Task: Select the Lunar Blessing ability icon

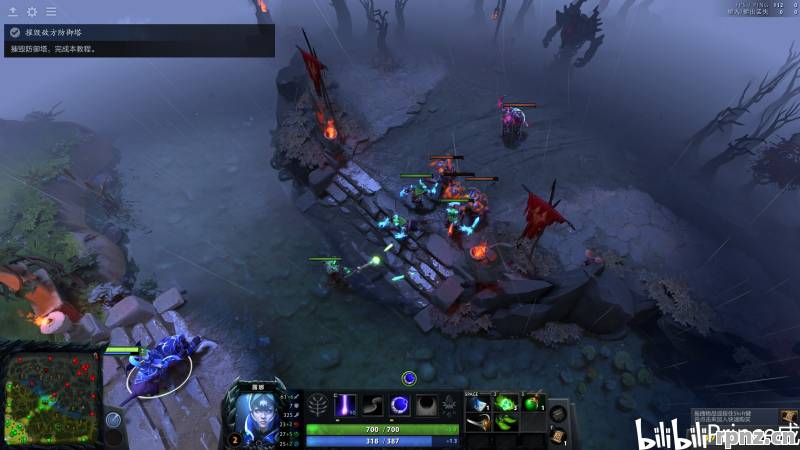Action: click(x=399, y=405)
